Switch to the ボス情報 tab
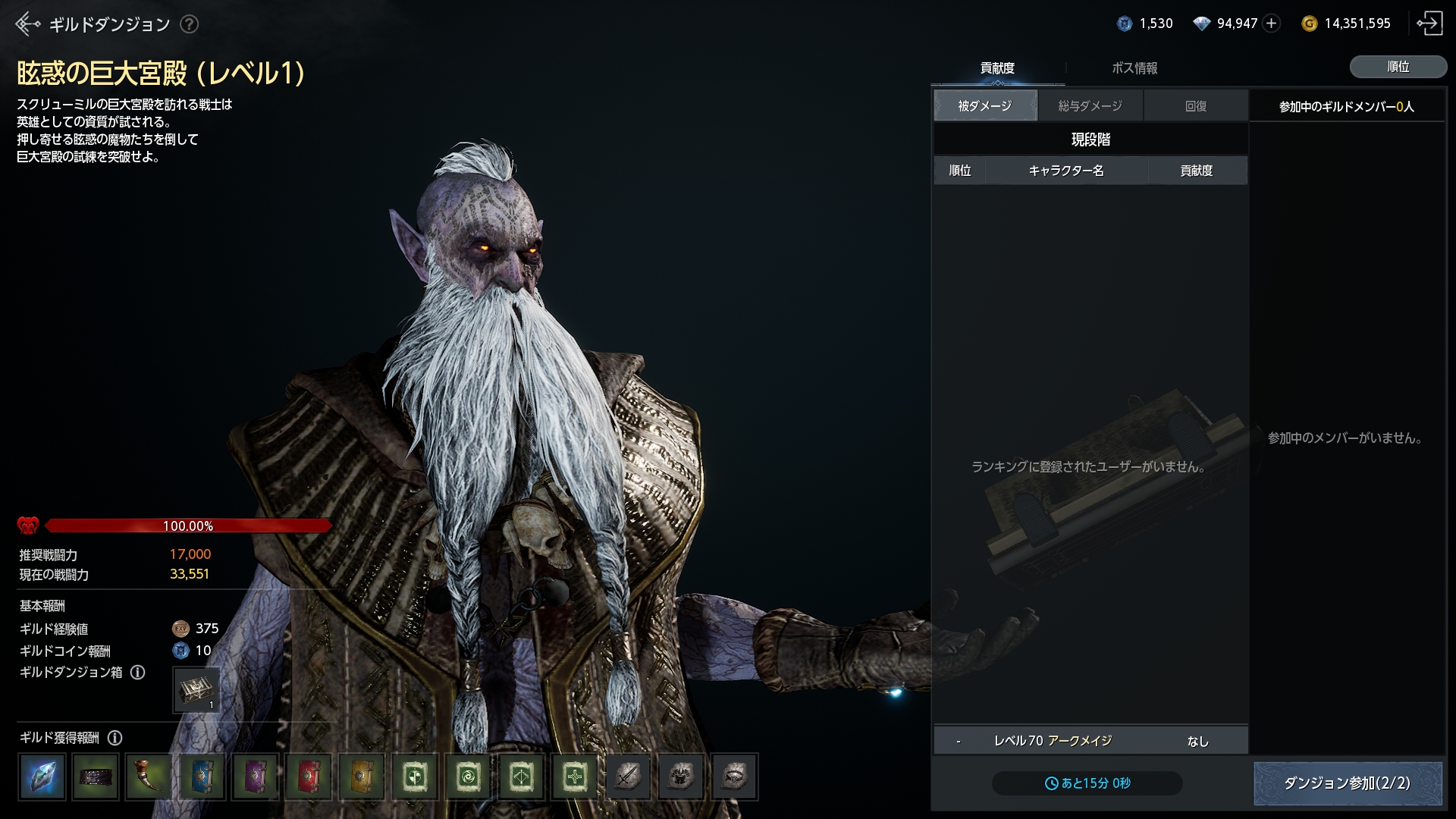 click(x=1134, y=68)
